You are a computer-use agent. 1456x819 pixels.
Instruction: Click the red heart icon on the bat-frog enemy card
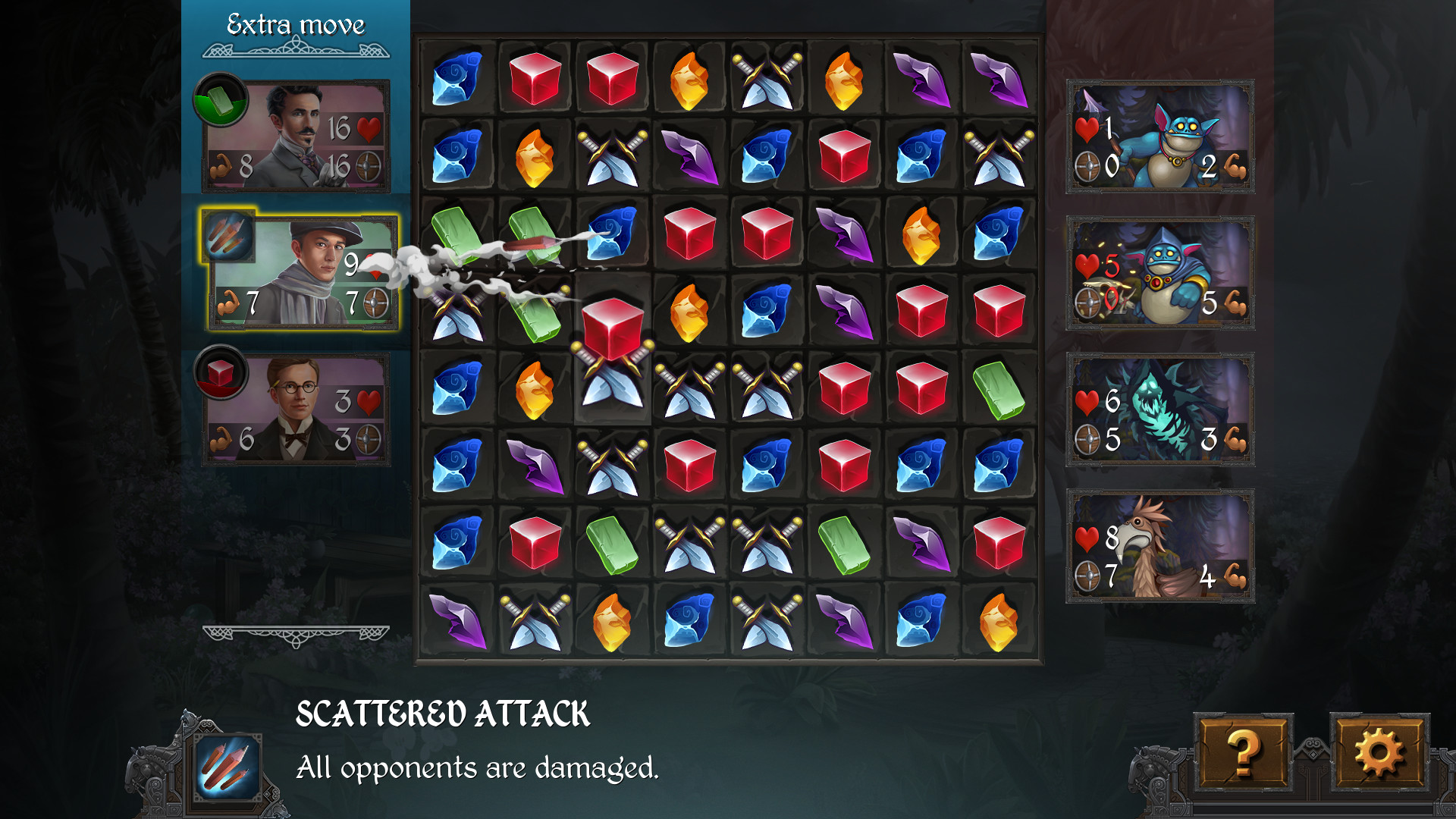[x=1086, y=130]
